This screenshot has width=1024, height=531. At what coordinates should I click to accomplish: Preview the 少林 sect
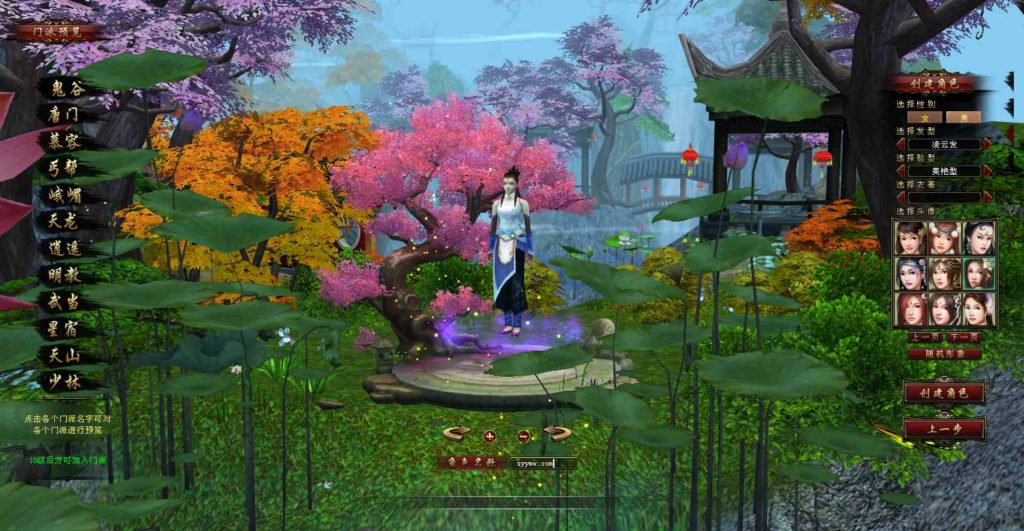pos(62,381)
